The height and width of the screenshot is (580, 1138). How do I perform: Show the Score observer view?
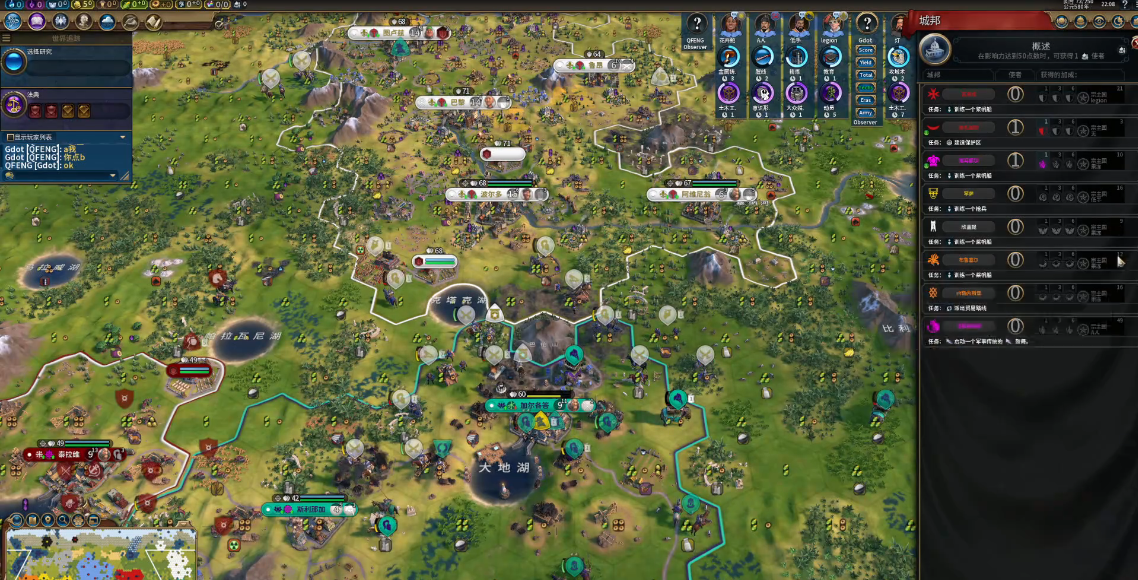[x=866, y=50]
